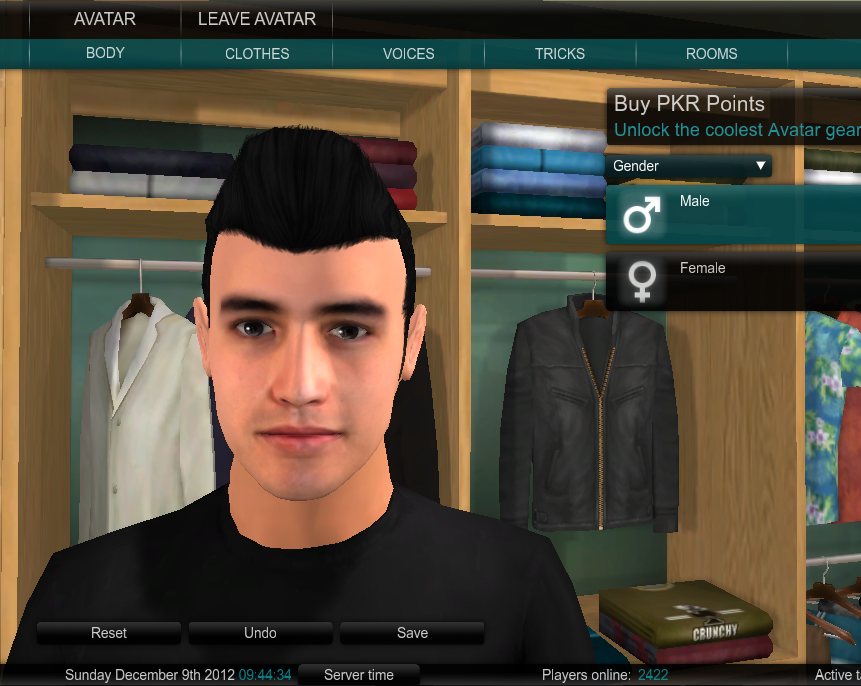Select the TRICKS tab

click(x=560, y=54)
